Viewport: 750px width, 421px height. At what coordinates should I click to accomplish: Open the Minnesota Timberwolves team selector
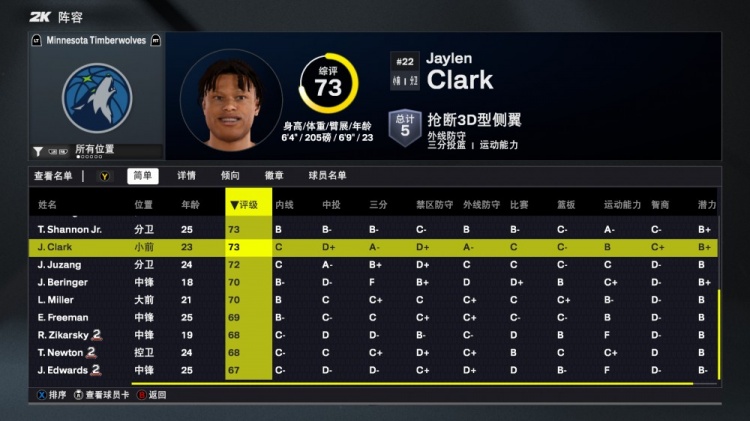coord(97,41)
